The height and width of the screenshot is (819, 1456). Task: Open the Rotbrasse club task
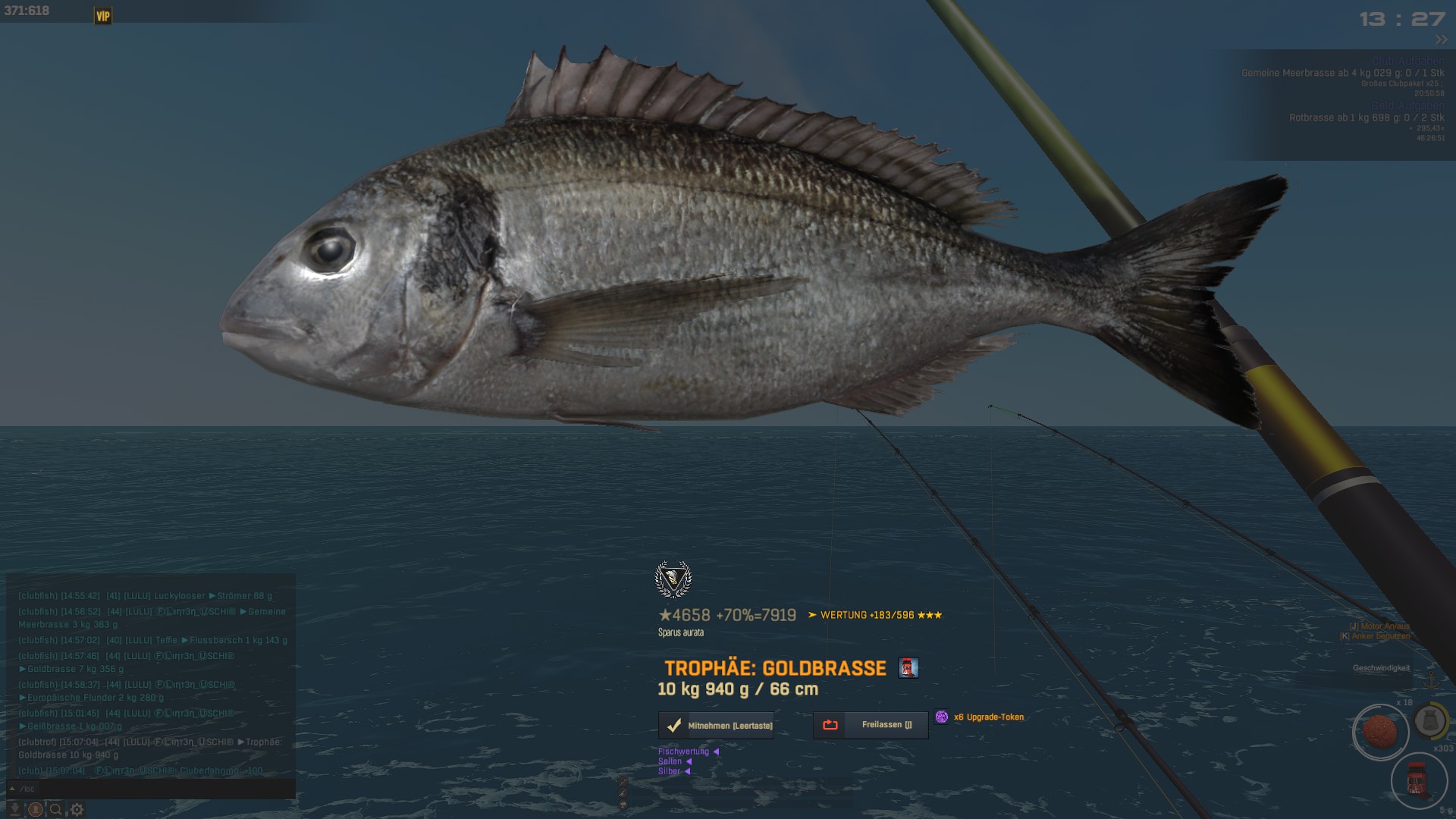coord(1366,118)
